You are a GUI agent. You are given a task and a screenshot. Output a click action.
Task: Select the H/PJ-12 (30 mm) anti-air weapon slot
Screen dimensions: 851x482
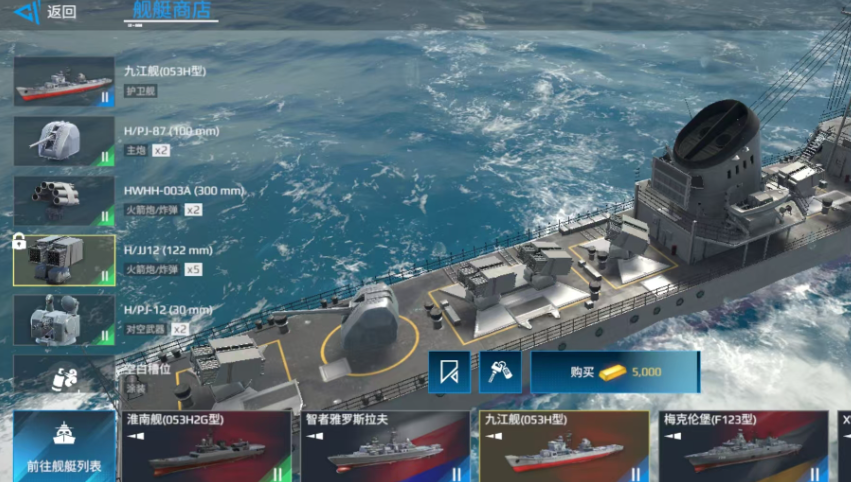pos(64,320)
